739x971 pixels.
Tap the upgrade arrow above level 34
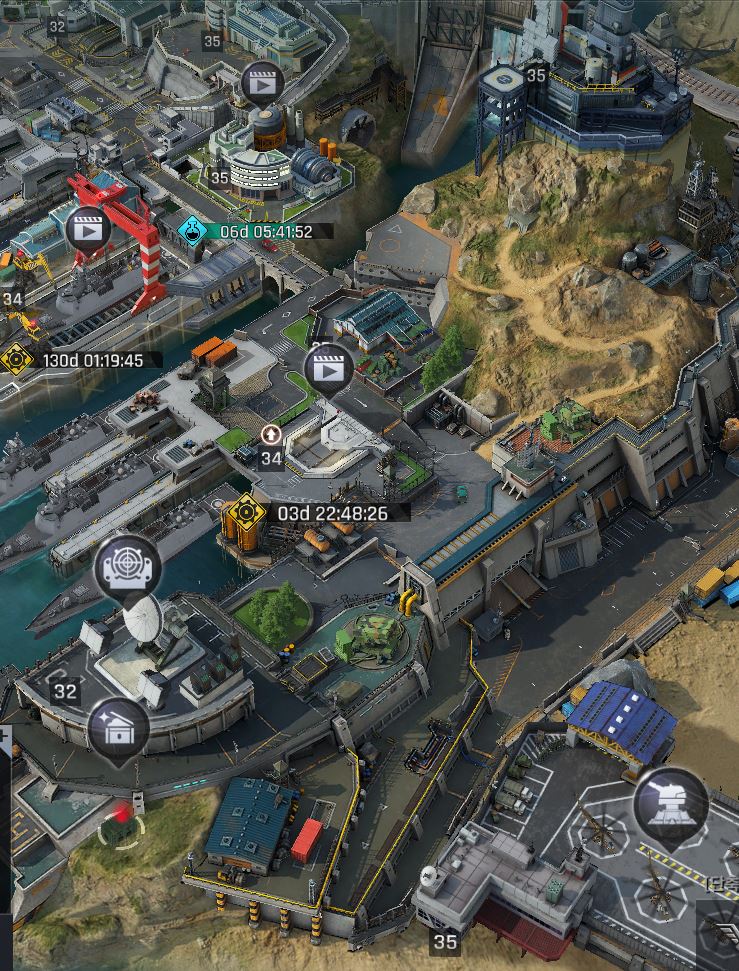pyautogui.click(x=271, y=435)
